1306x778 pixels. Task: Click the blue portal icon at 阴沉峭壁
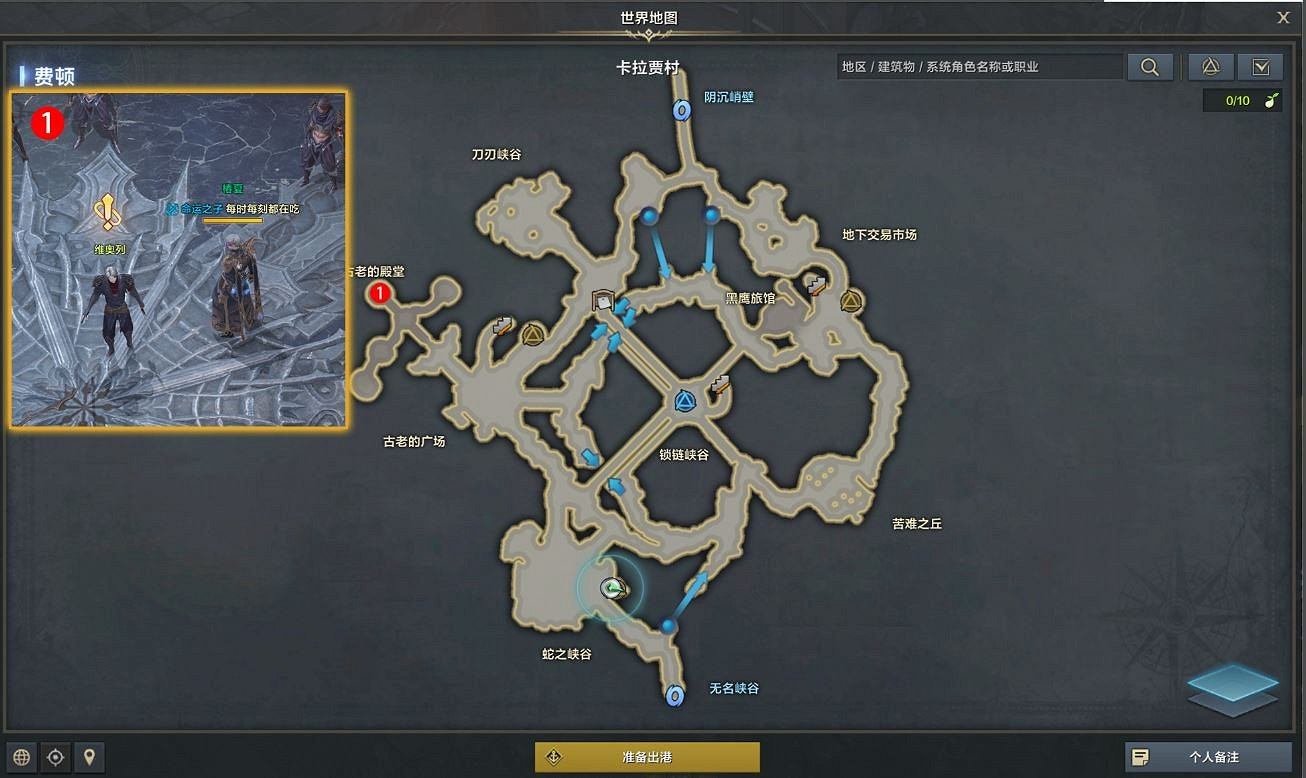click(x=683, y=111)
